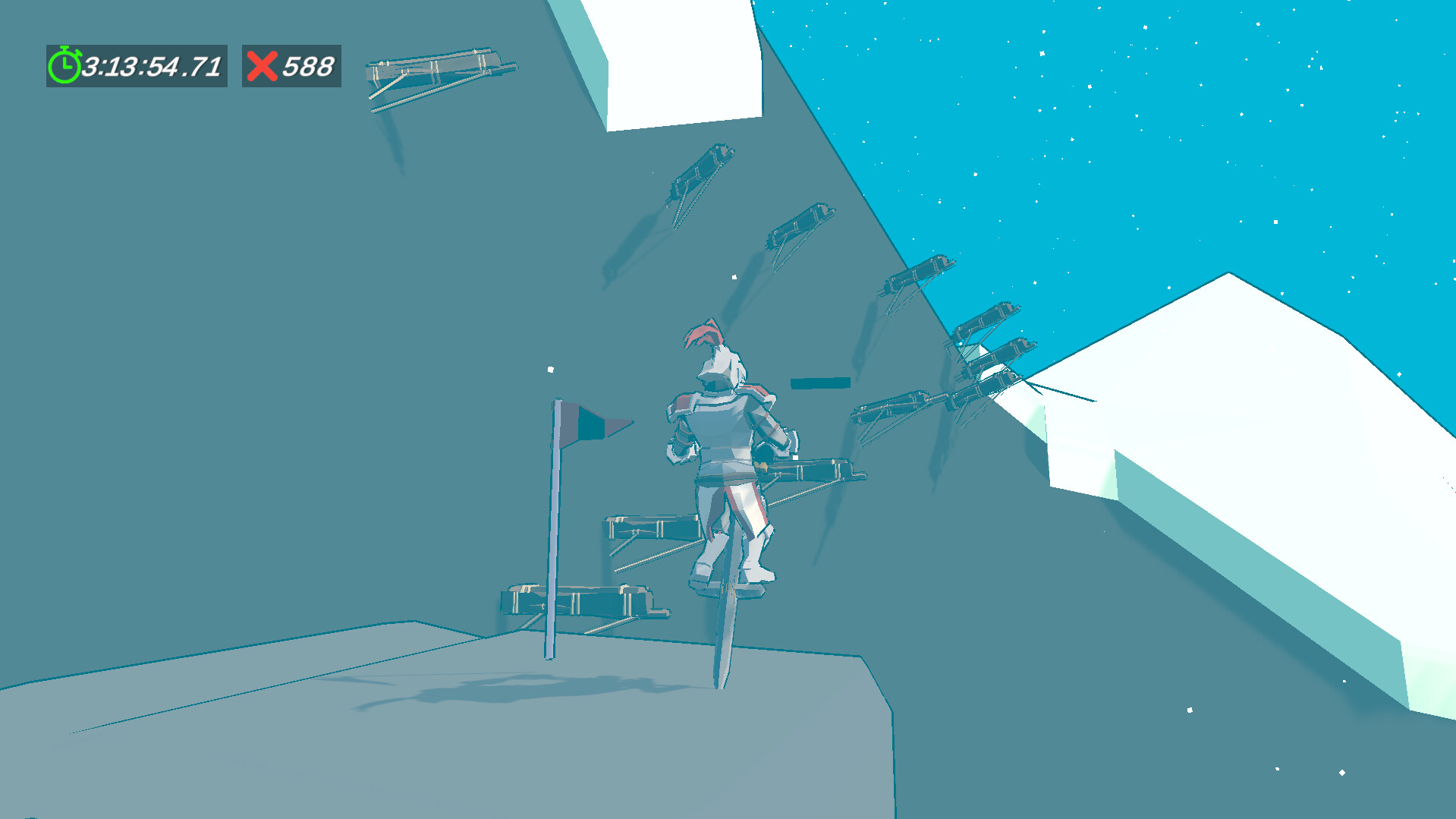Viewport: 1456px width, 819px height.
Task: Toggle the fall counter showing 588
Action: [x=307, y=66]
